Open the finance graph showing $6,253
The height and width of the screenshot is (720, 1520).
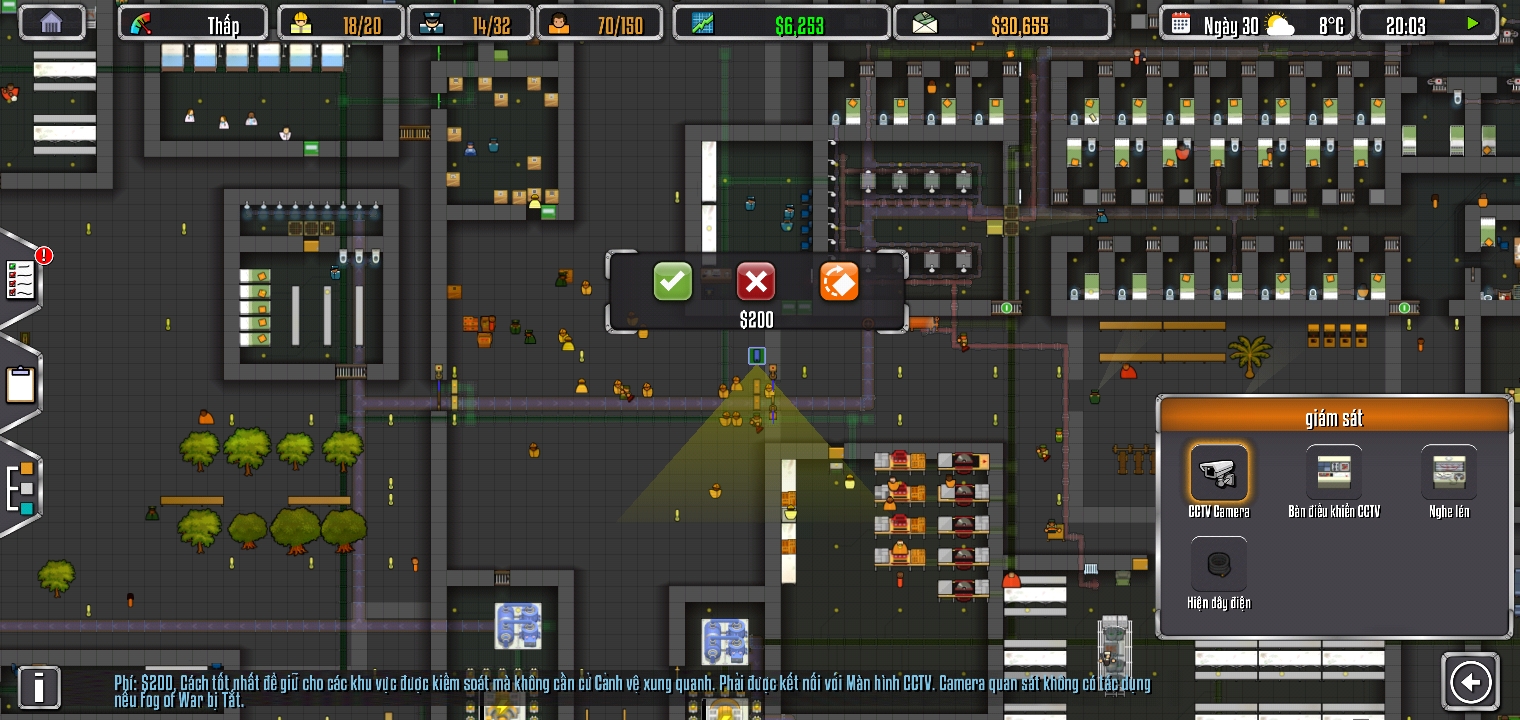click(x=782, y=21)
